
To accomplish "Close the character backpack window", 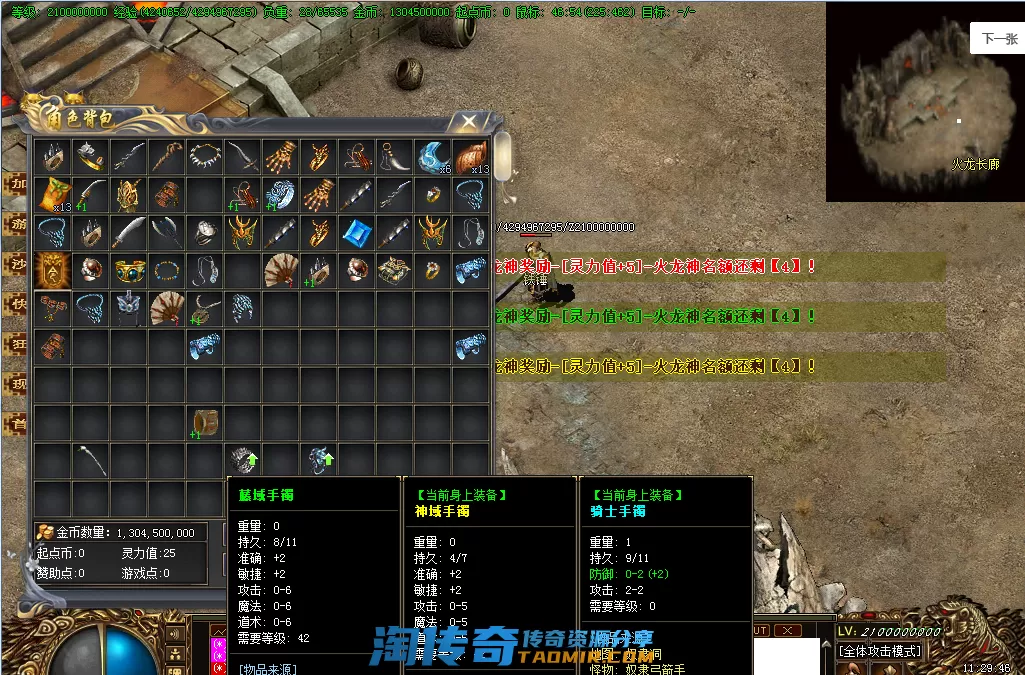I will (467, 122).
